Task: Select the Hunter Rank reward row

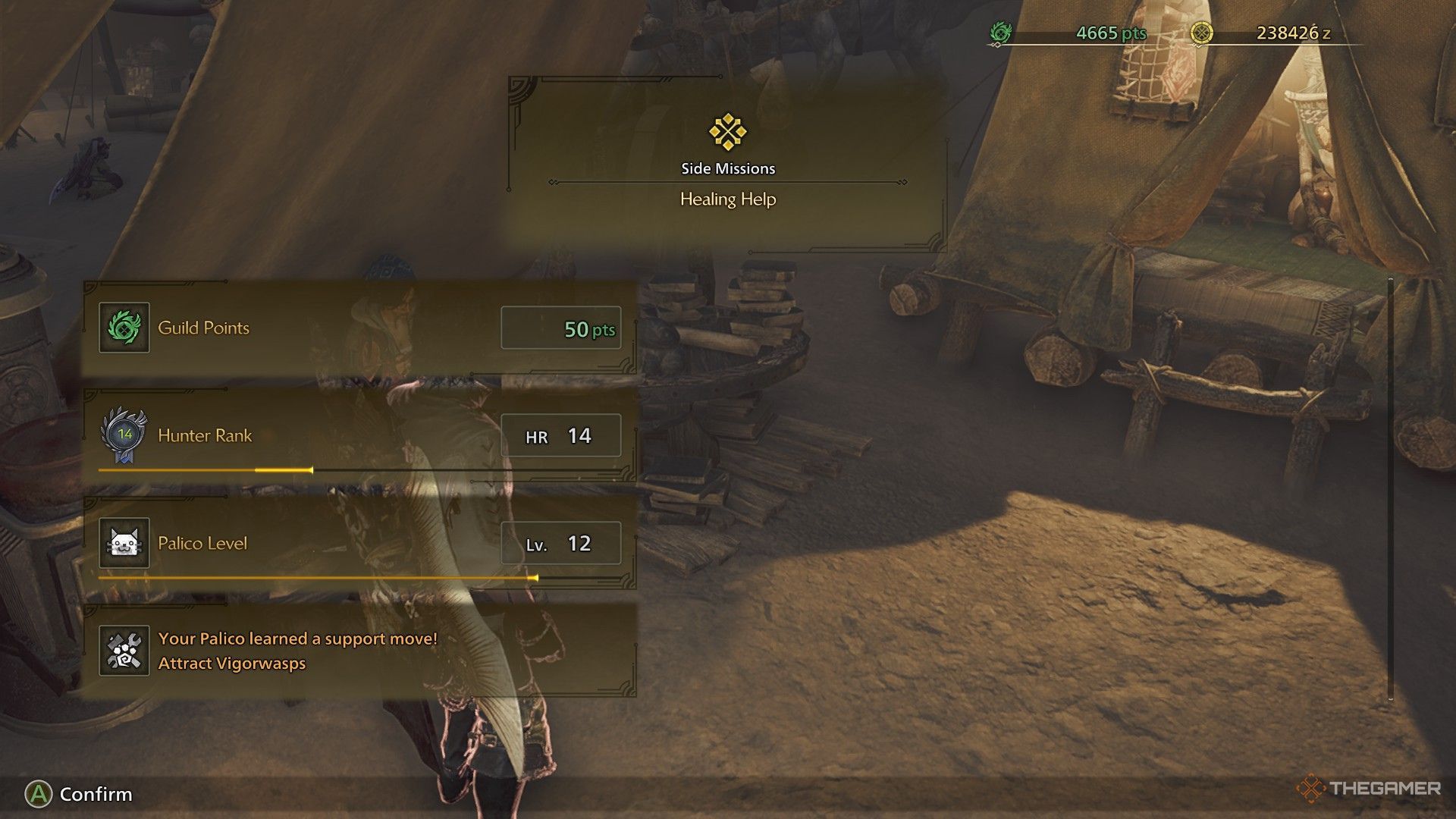Action: pos(359,435)
